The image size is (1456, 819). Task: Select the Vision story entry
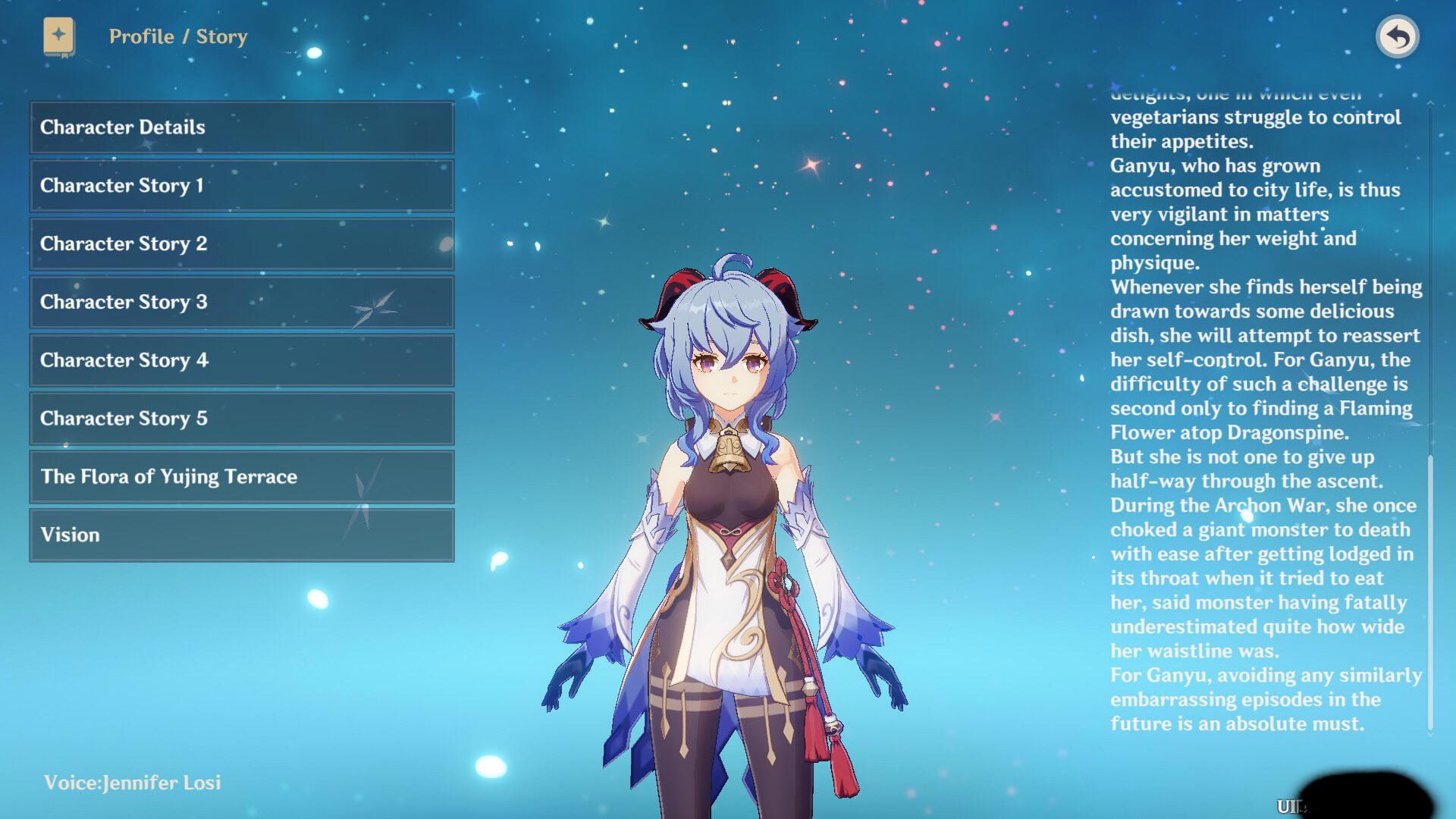pos(242,535)
